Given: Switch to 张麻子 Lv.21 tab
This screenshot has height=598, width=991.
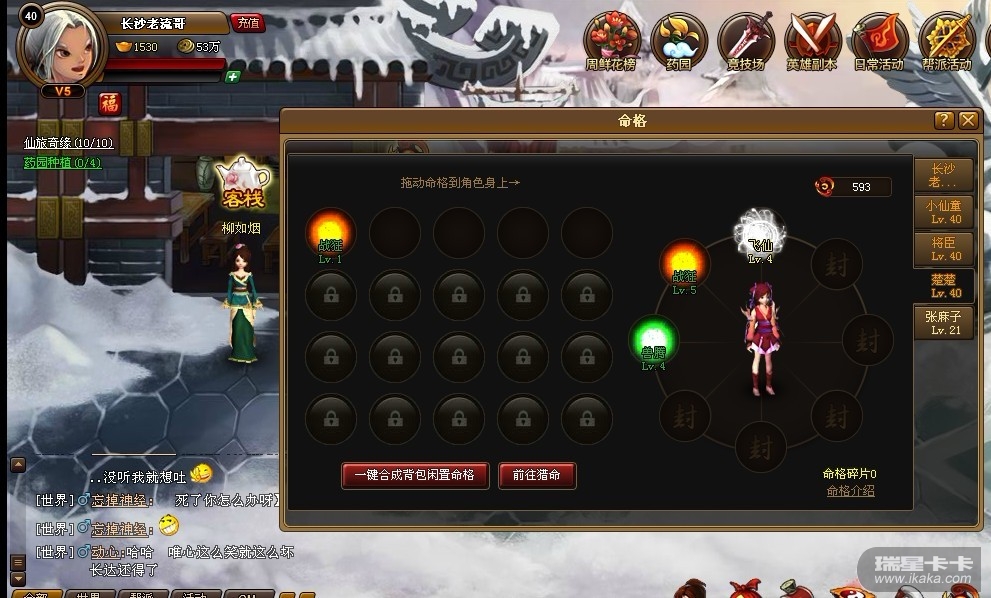Looking at the screenshot, I should pyautogui.click(x=944, y=322).
